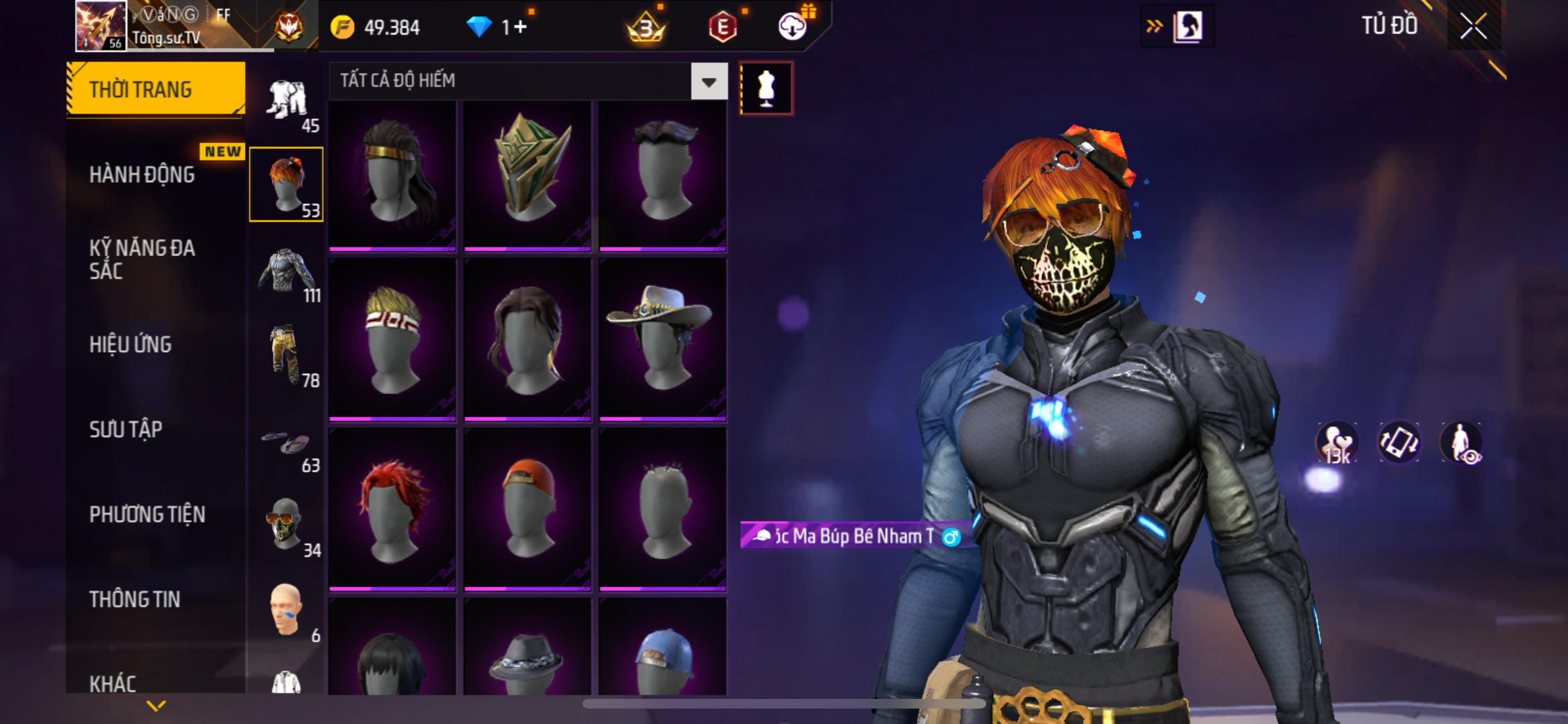The height and width of the screenshot is (724, 1568).
Task: Close the wardrobe with the X button
Action: point(1473,26)
